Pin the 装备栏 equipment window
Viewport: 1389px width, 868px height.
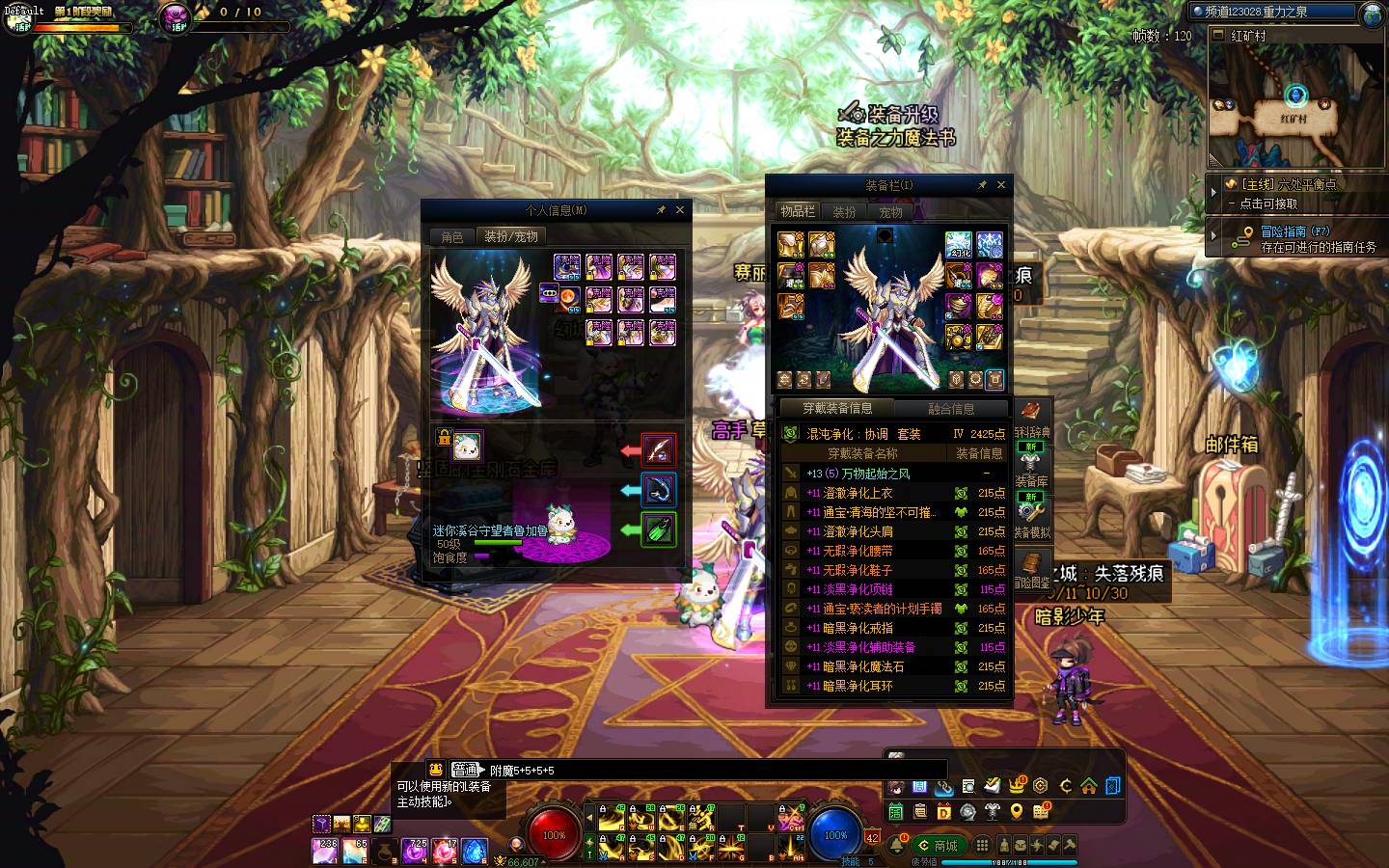coord(982,185)
